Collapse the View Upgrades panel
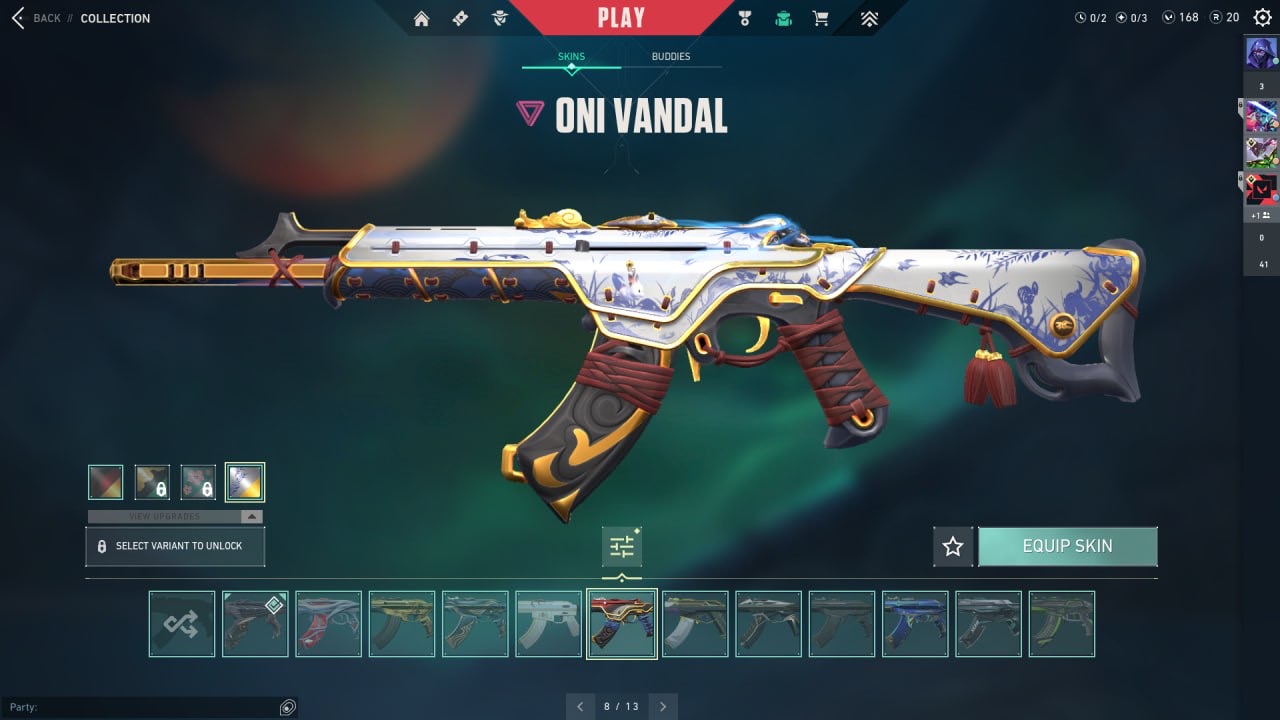Image resolution: width=1280 pixels, height=720 pixels. pyautogui.click(x=252, y=517)
